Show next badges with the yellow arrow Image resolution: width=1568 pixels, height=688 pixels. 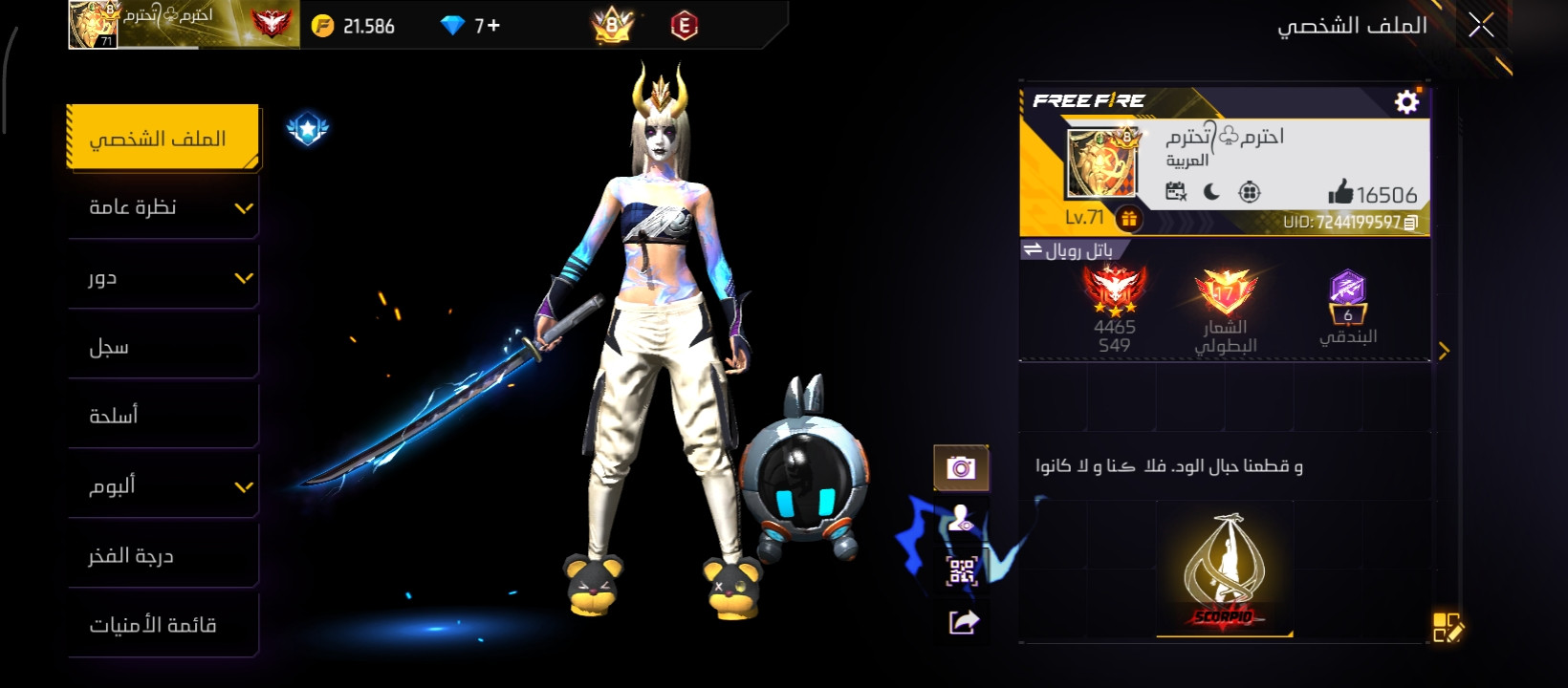pos(1444,351)
